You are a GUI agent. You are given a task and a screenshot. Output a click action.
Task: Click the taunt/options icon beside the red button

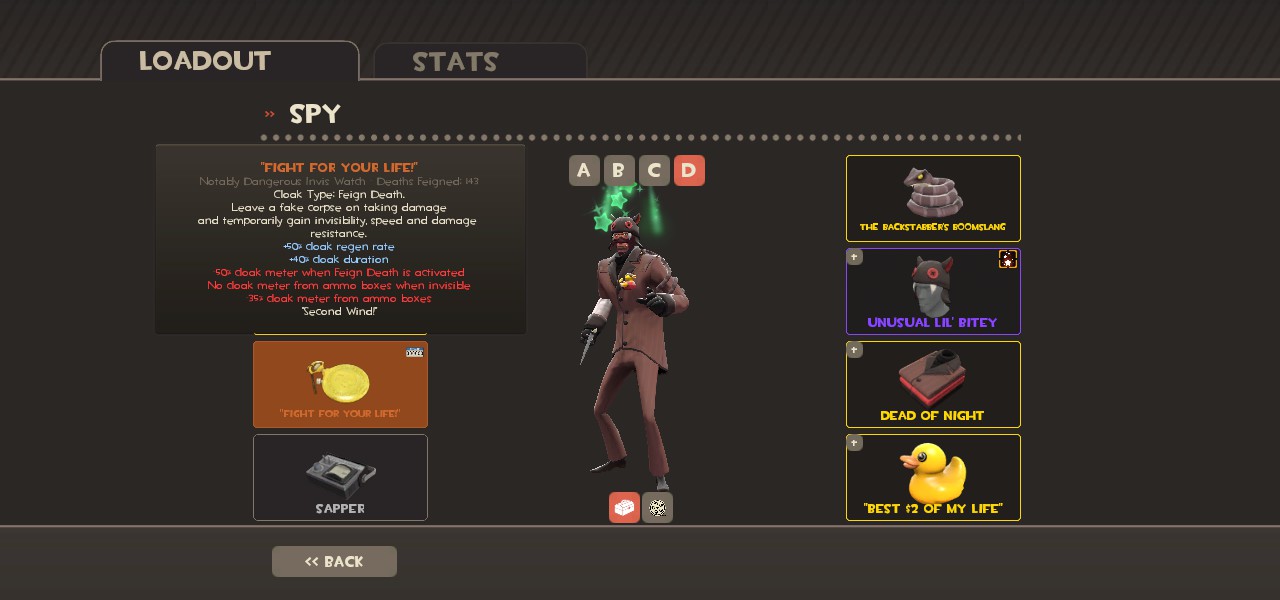[657, 508]
